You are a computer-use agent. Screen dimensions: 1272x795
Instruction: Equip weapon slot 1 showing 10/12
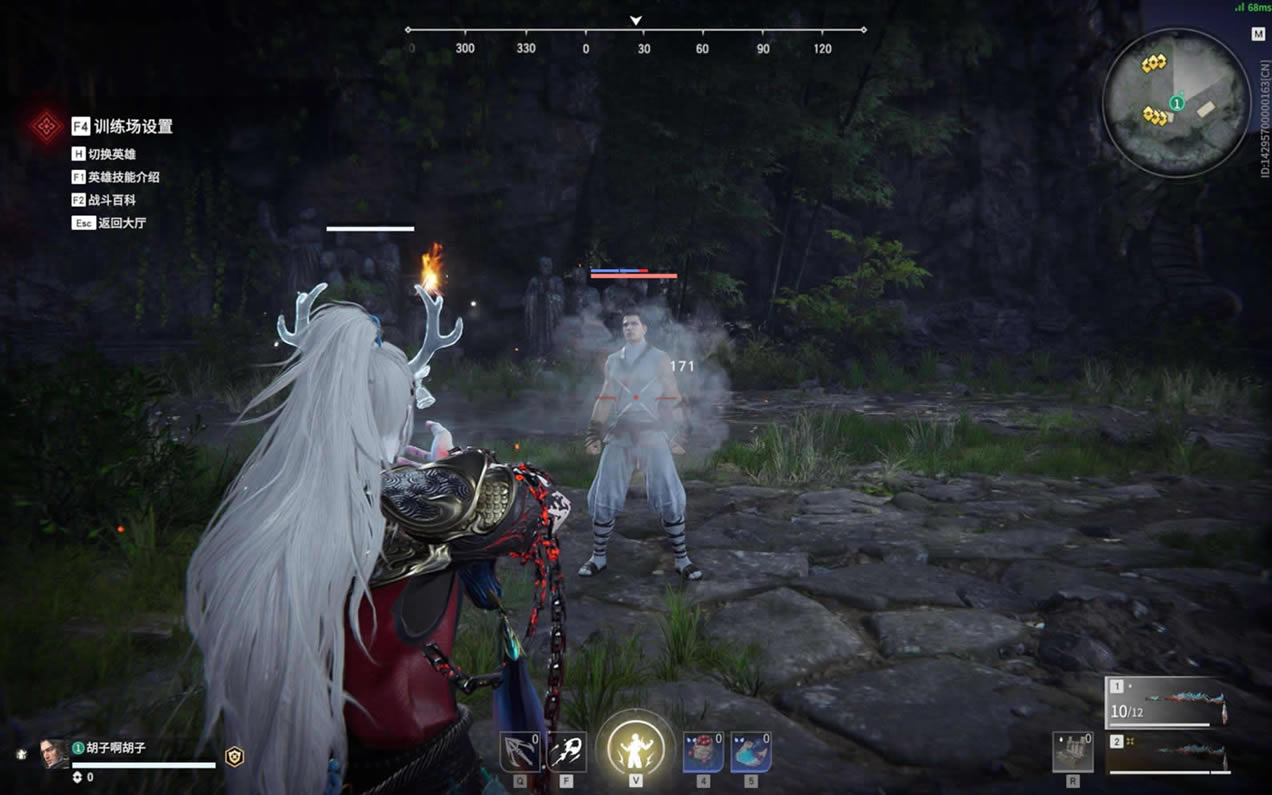pos(1168,701)
